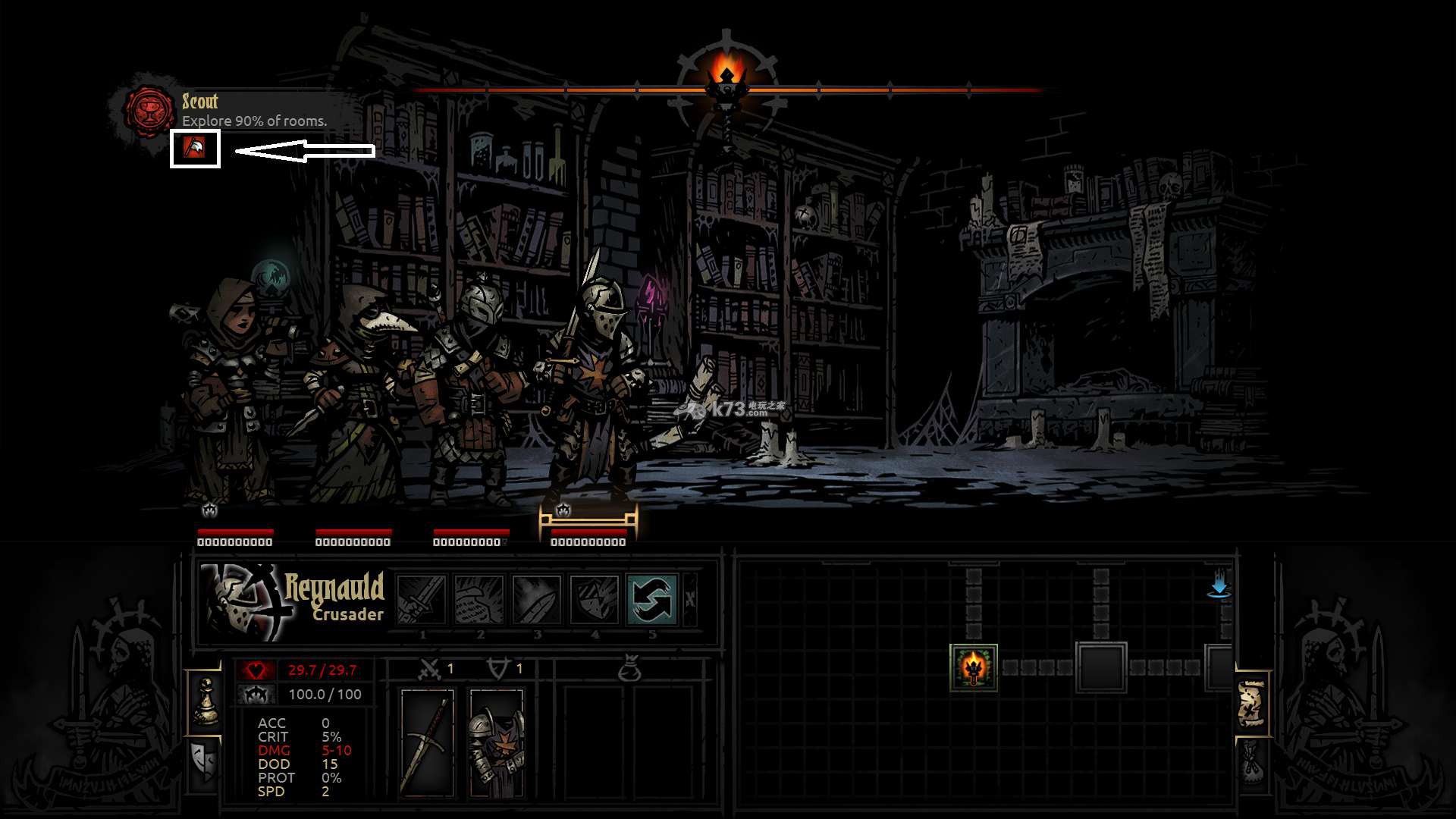Switch to the chess pawn stats tab
1456x819 pixels.
pyautogui.click(x=206, y=701)
